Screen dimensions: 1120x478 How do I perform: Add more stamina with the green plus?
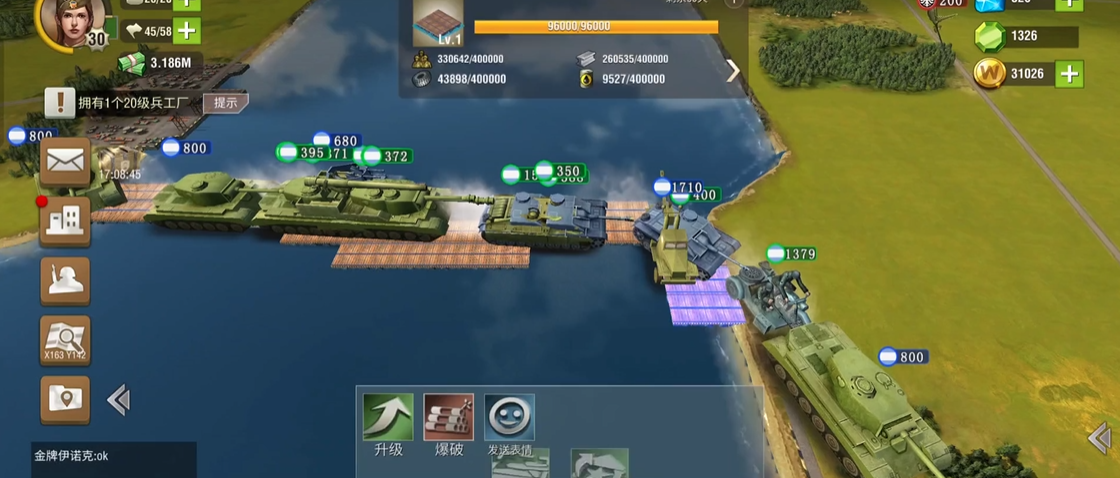coord(186,31)
